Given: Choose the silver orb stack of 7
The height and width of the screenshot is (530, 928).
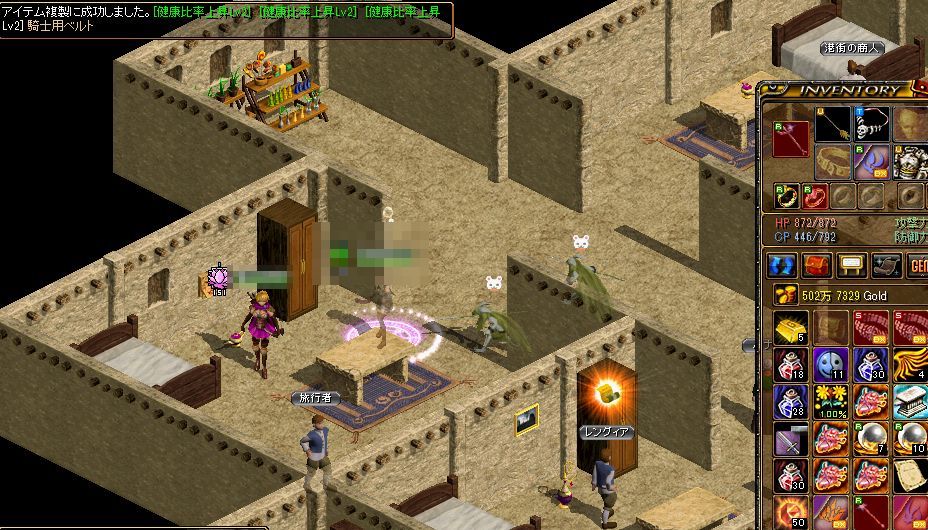Looking at the screenshot, I should pyautogui.click(x=871, y=438).
